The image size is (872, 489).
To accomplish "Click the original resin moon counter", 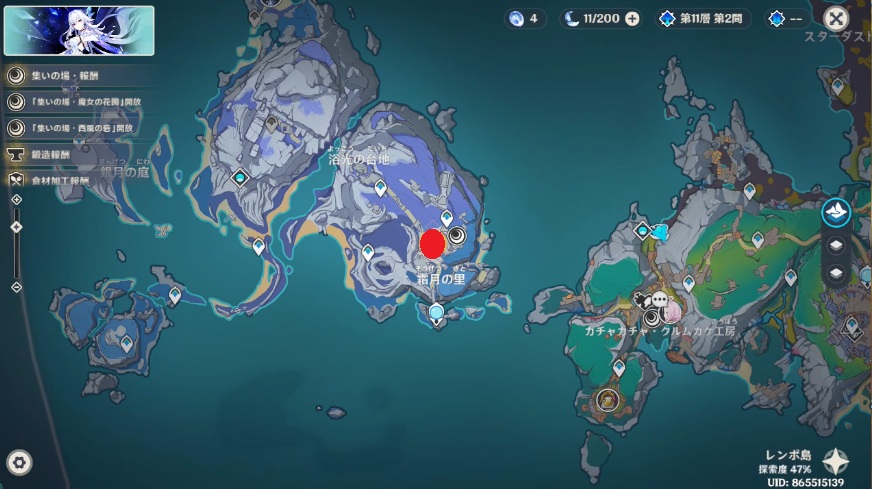I will [592, 19].
